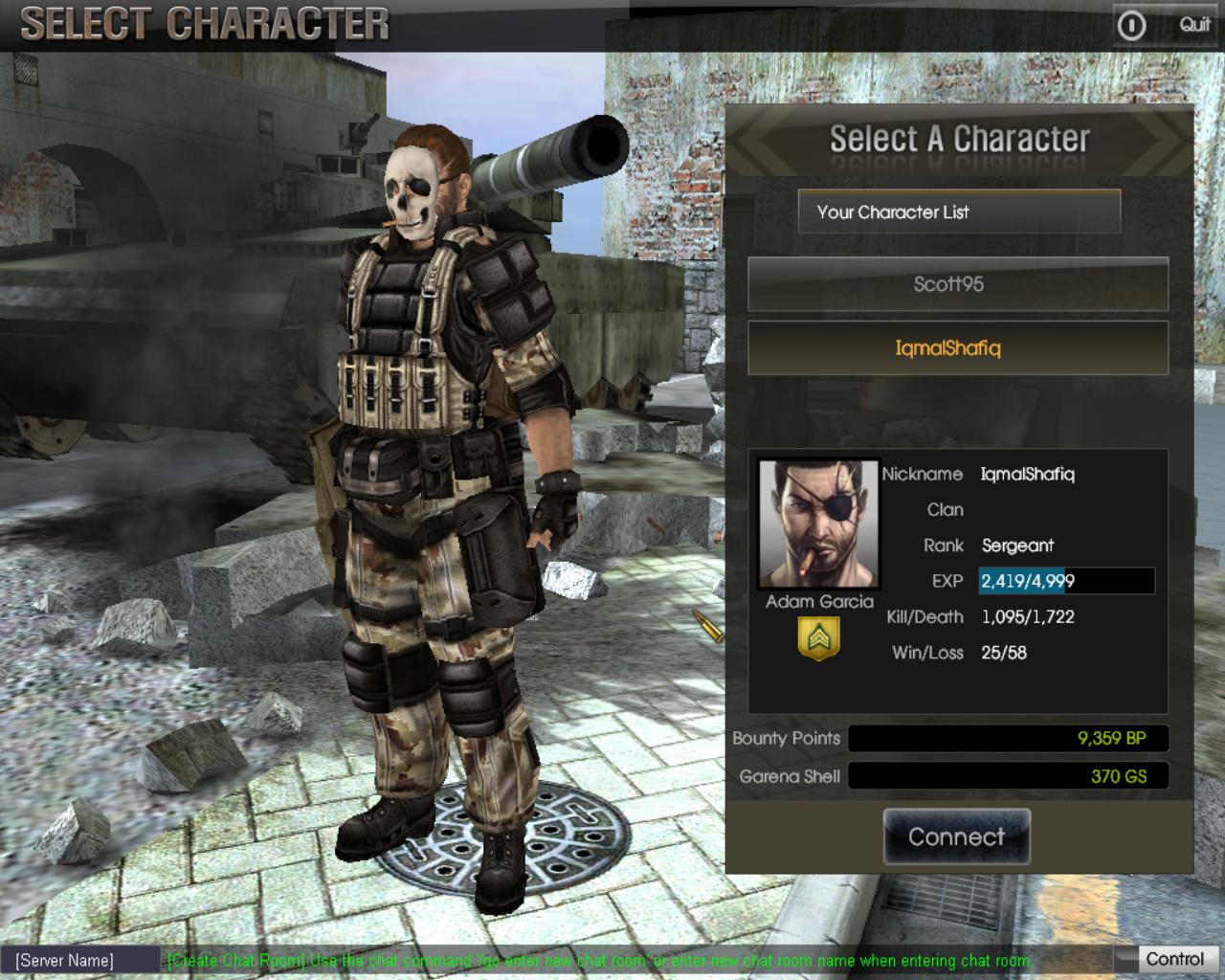1225x980 pixels.
Task: Open the Your Character List header
Action: coord(959,212)
